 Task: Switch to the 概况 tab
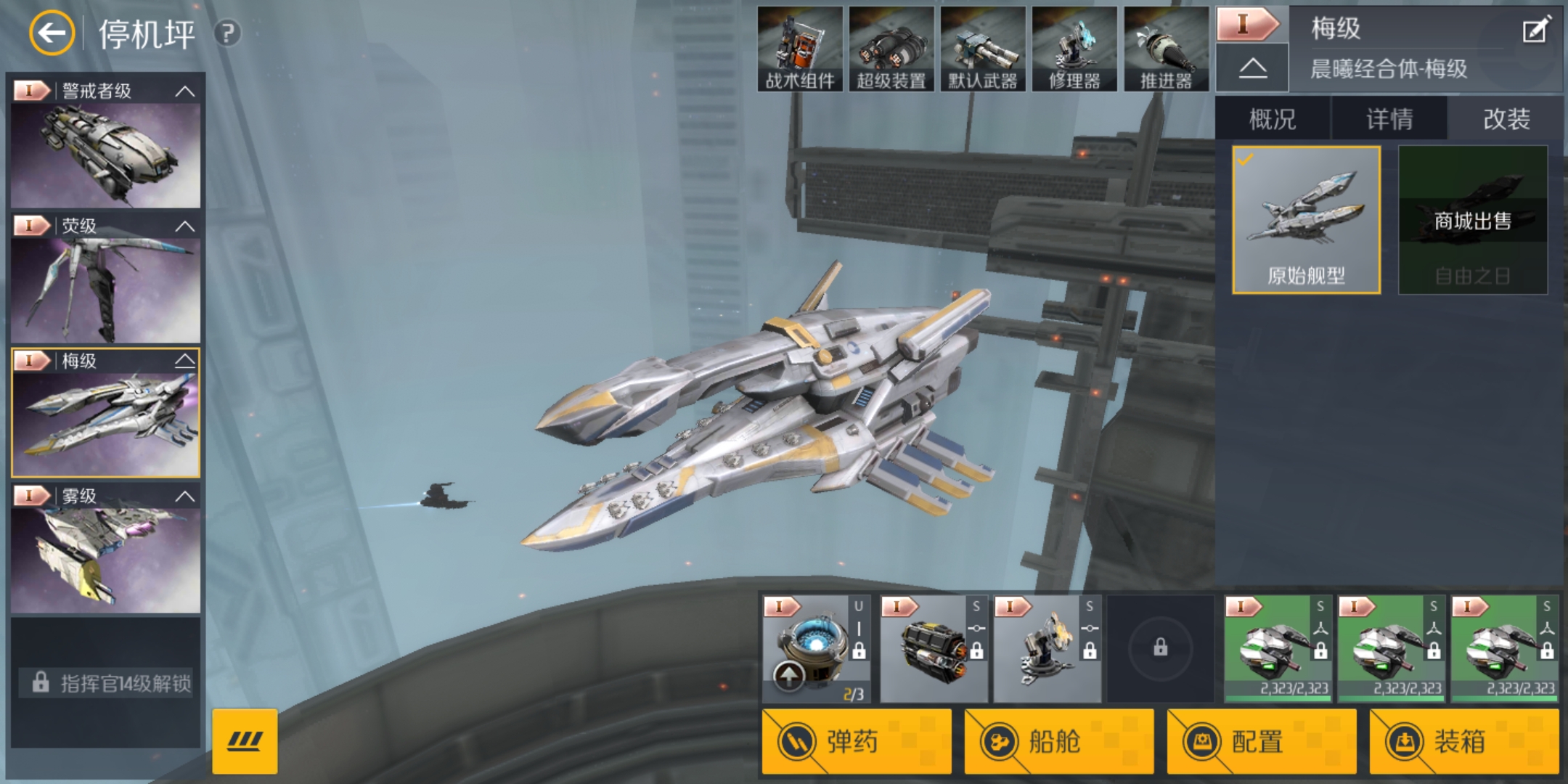tap(1273, 119)
